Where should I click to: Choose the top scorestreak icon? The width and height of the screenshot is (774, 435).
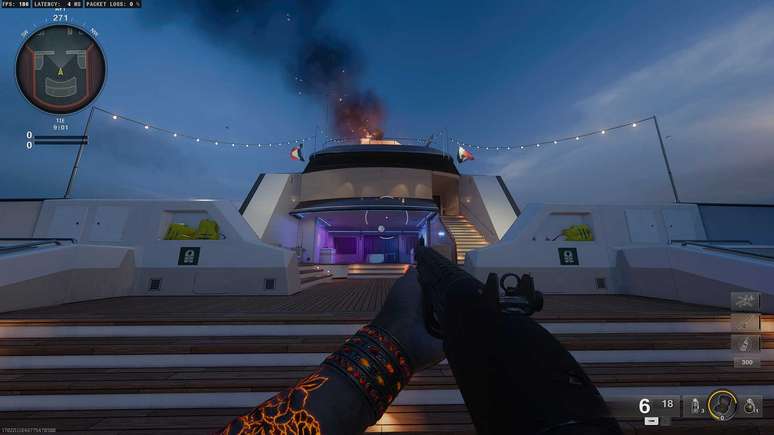(745, 300)
